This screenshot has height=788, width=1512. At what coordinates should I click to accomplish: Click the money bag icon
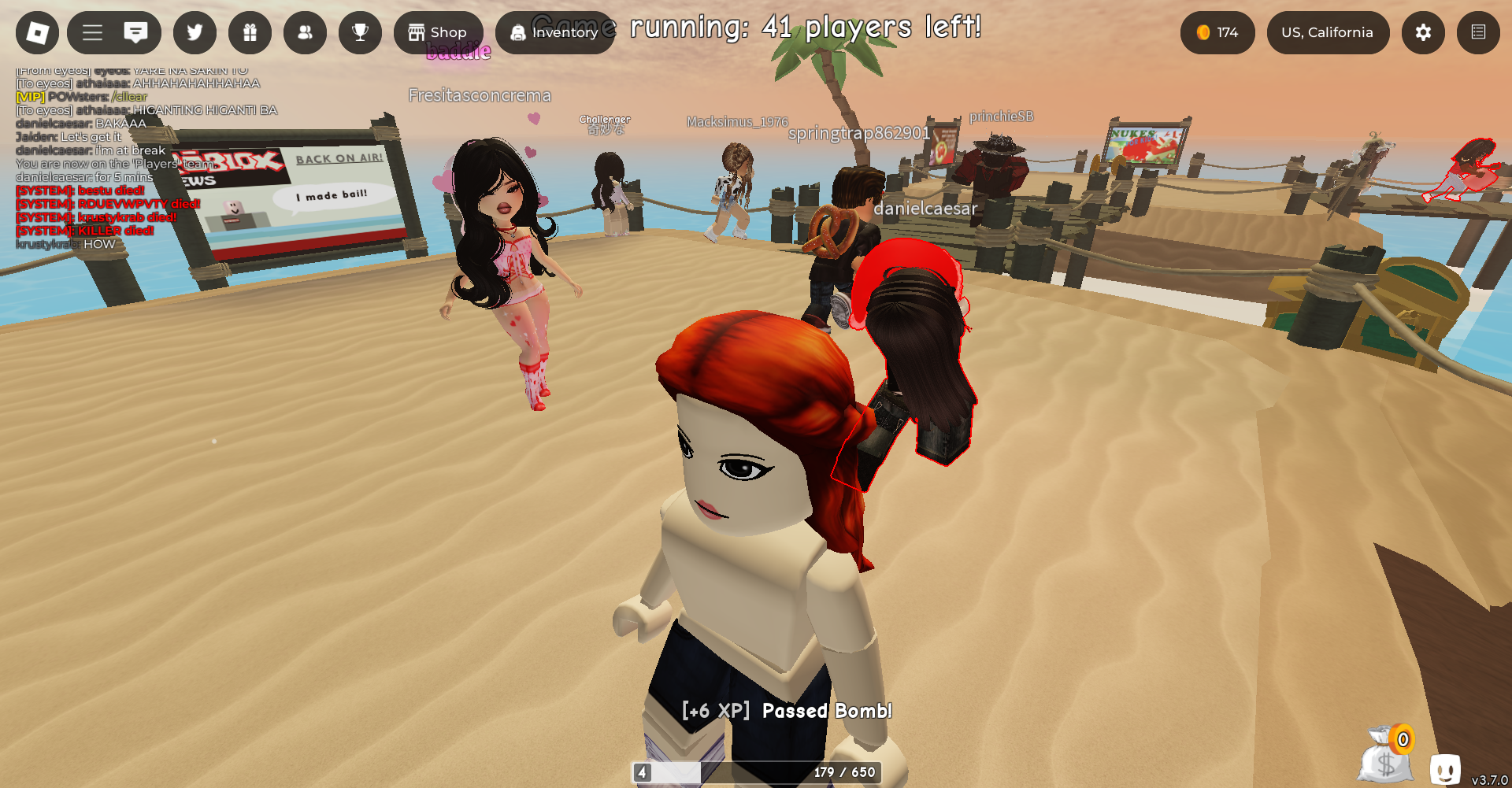coord(1385,757)
